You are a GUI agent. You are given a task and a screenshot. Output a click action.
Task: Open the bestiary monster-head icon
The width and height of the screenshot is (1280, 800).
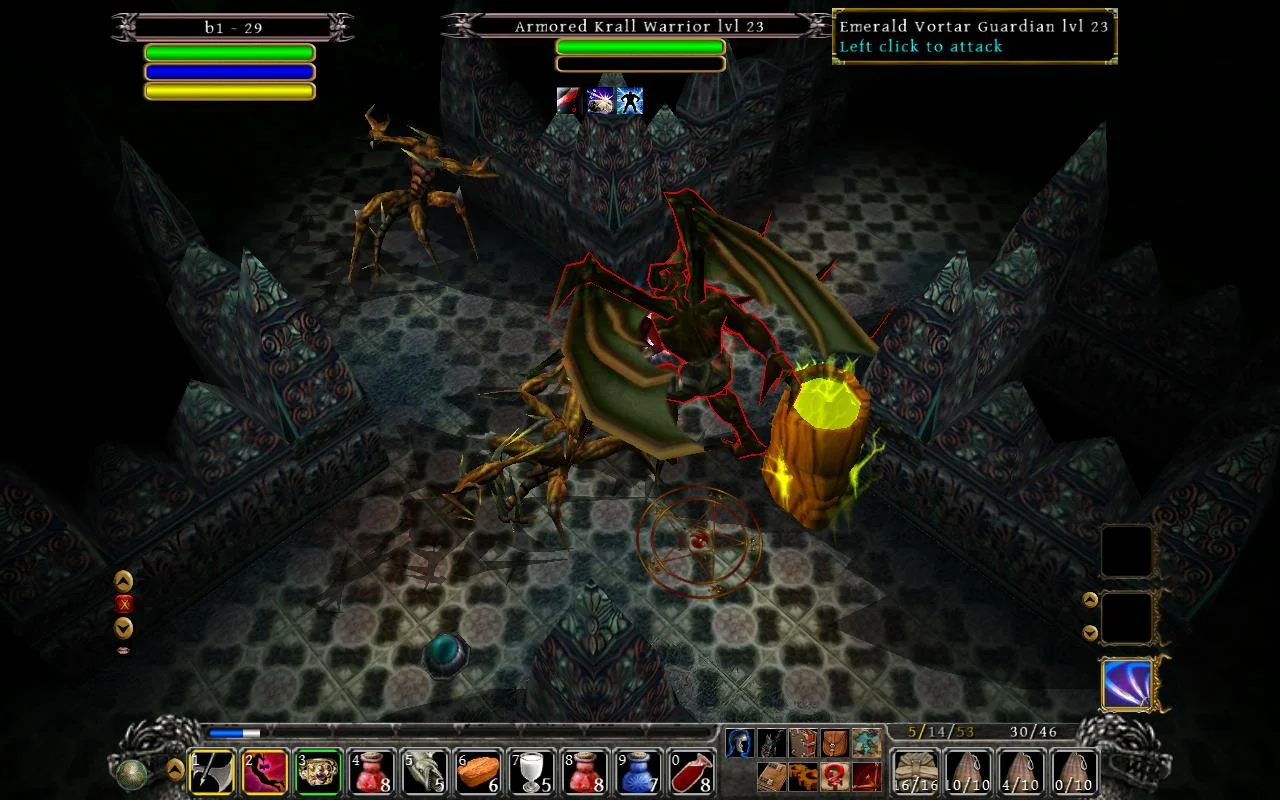pyautogui.click(x=771, y=742)
